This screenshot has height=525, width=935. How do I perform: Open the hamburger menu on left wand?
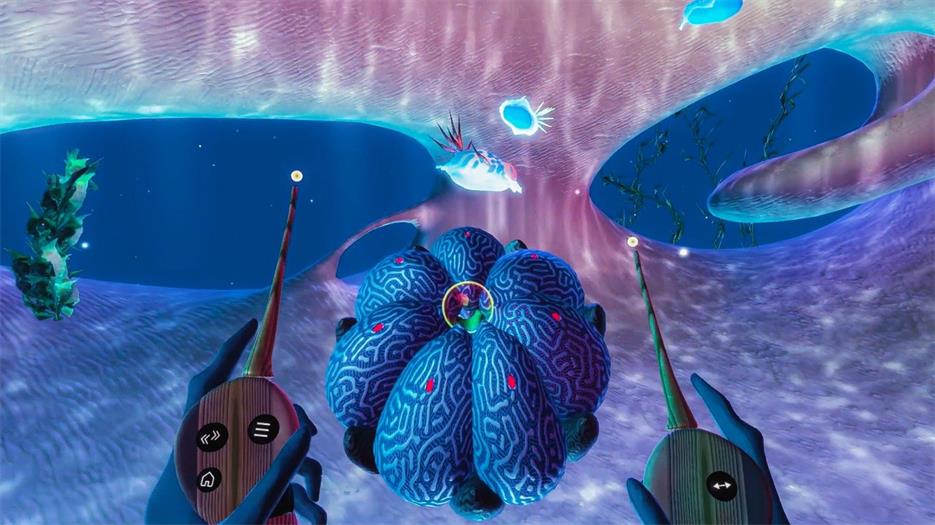tap(264, 430)
